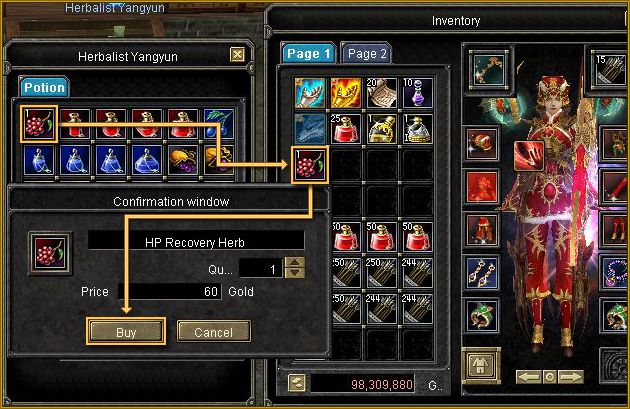630x409 pixels.
Task: Select HP Recovery Herb in the shop
Action: (x=39, y=123)
